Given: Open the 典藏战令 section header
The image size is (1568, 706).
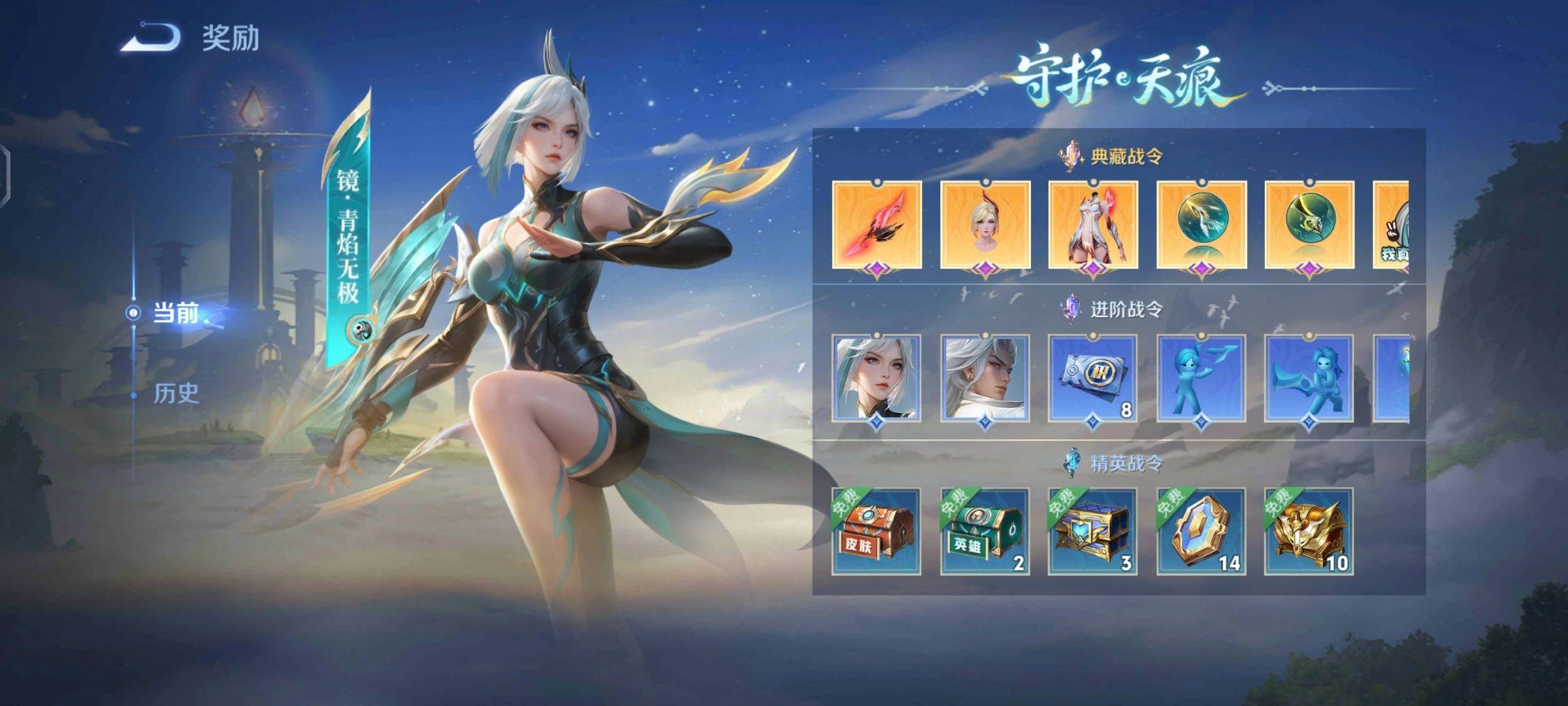Looking at the screenshot, I should [1117, 157].
